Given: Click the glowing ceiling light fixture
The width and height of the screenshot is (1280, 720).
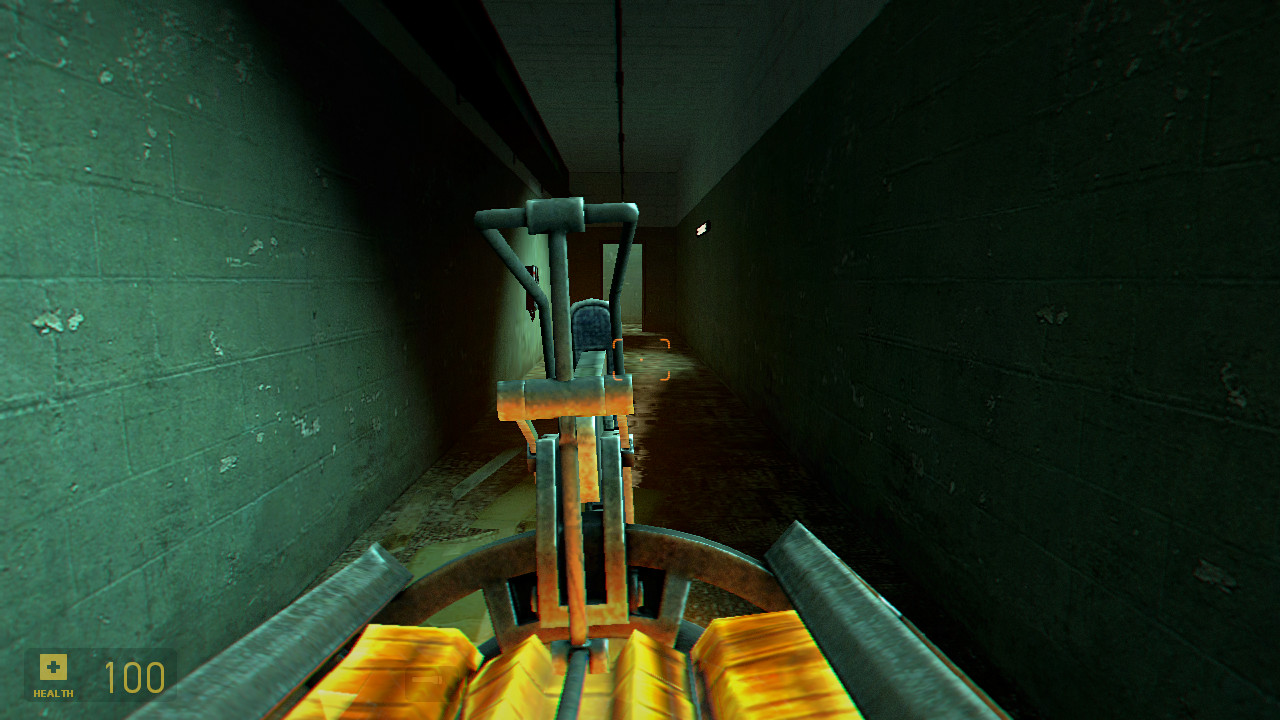Looking at the screenshot, I should tap(703, 228).
